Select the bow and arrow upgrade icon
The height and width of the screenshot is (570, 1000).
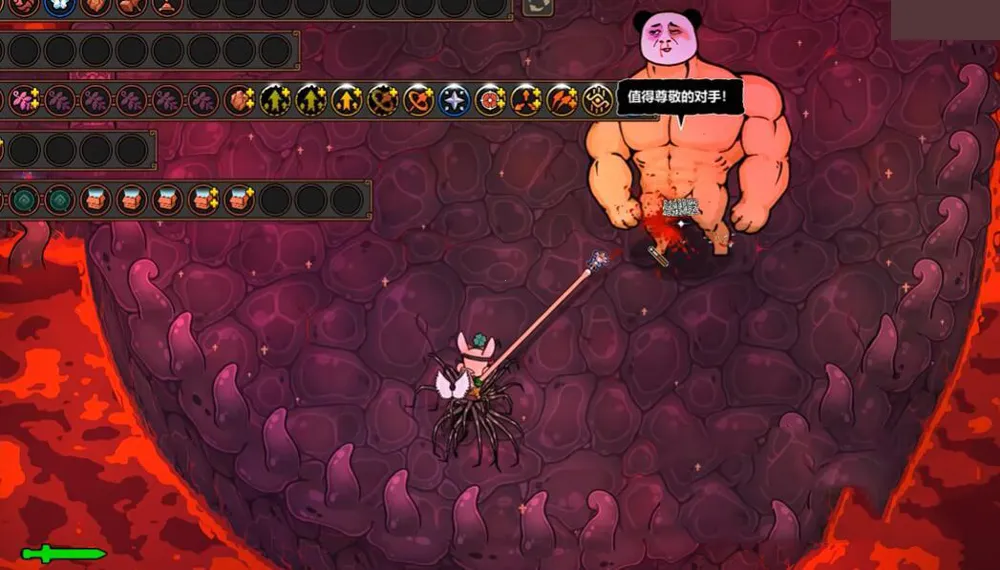click(x=382, y=100)
